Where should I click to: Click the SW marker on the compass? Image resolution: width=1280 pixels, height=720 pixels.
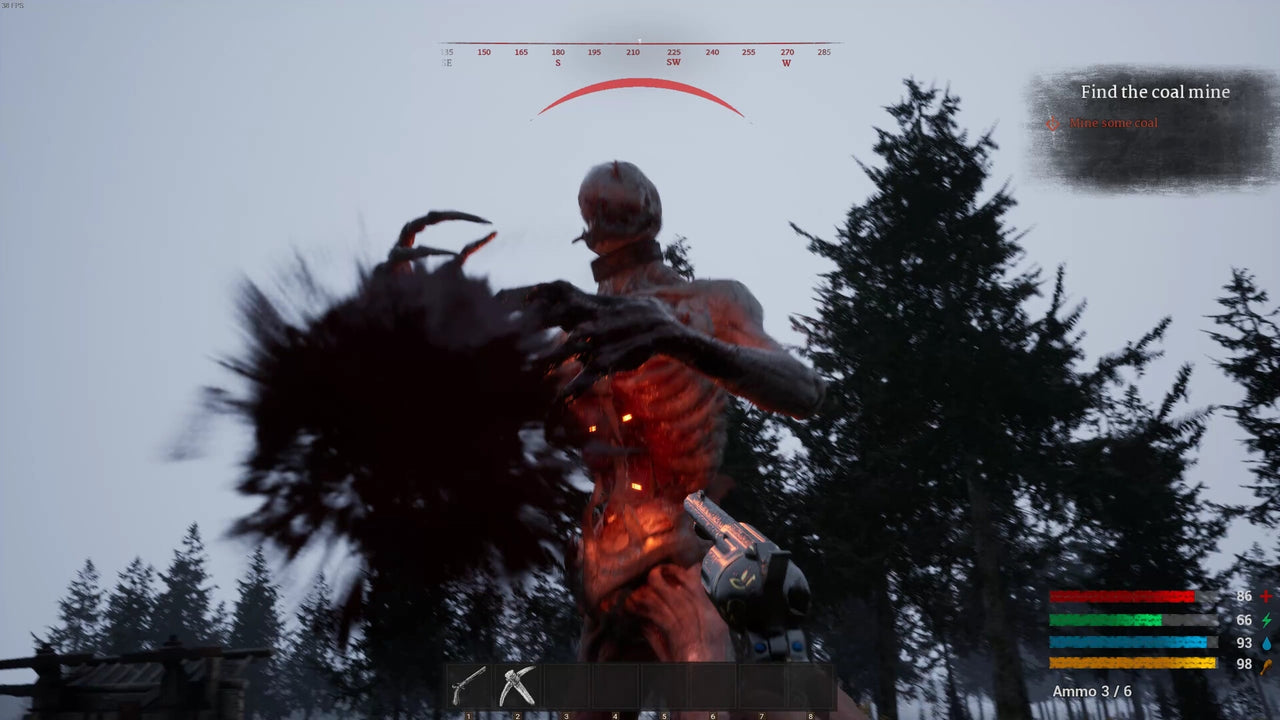(673, 62)
